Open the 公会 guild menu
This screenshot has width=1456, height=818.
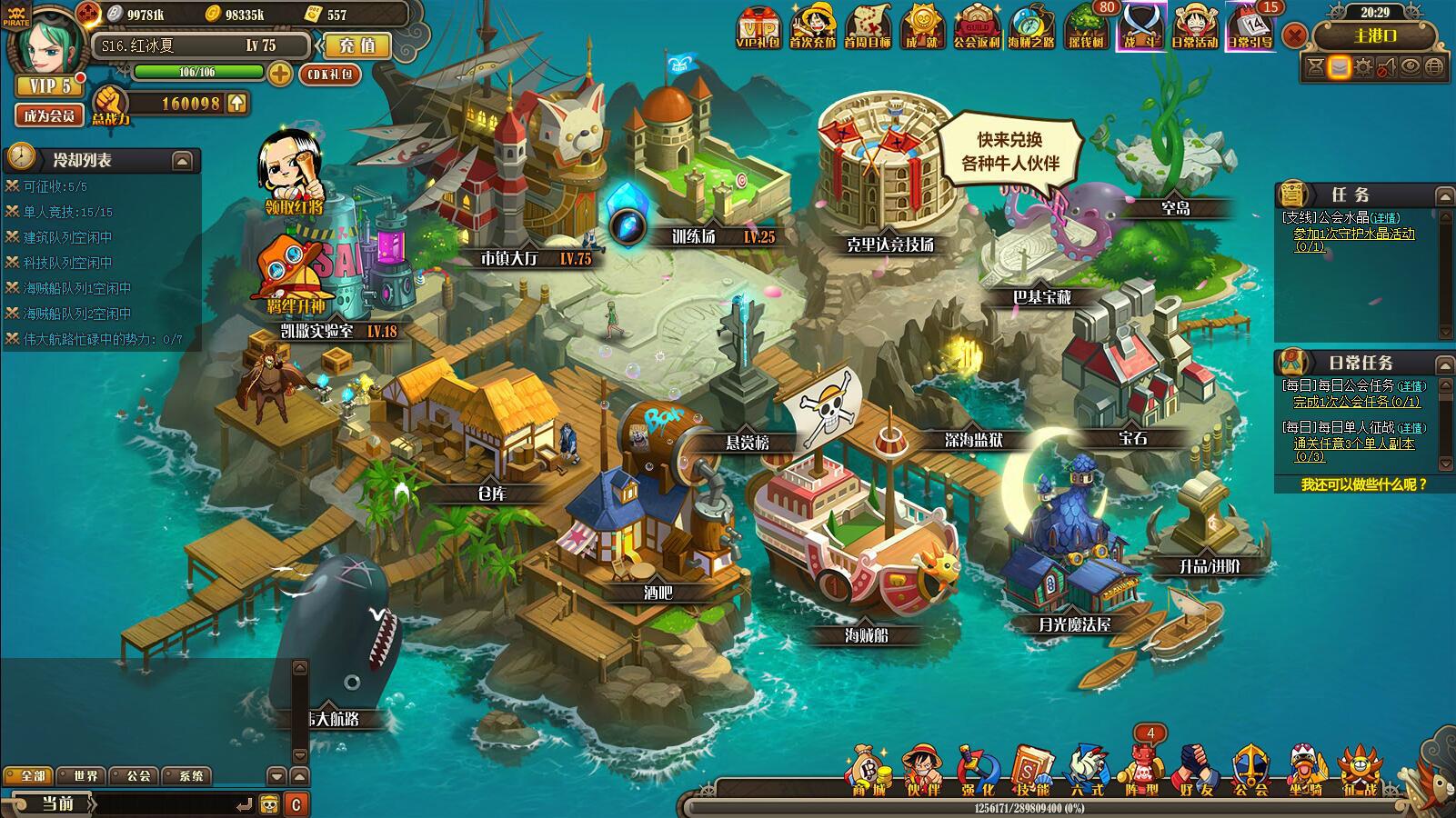1250,771
